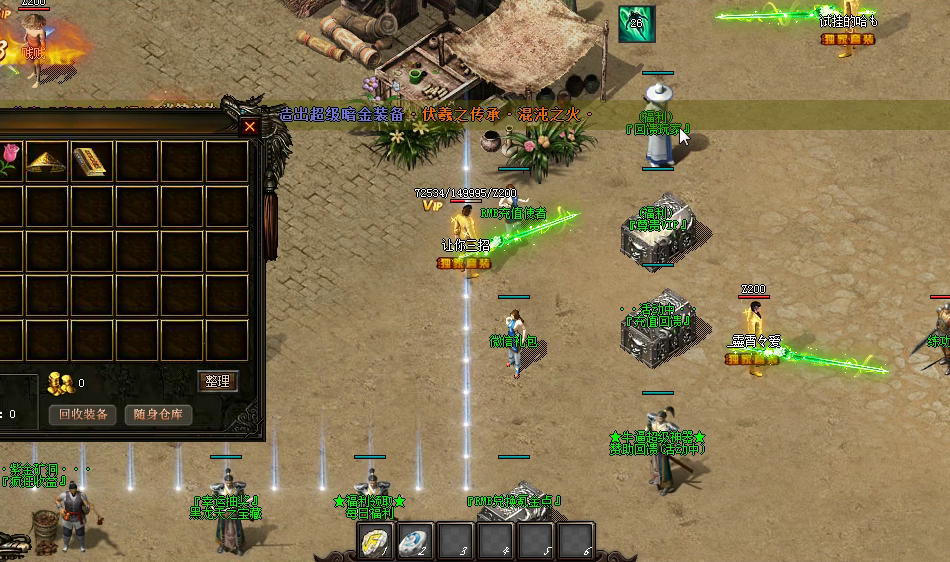
Task: Close the inventory bag window
Action: (x=250, y=127)
